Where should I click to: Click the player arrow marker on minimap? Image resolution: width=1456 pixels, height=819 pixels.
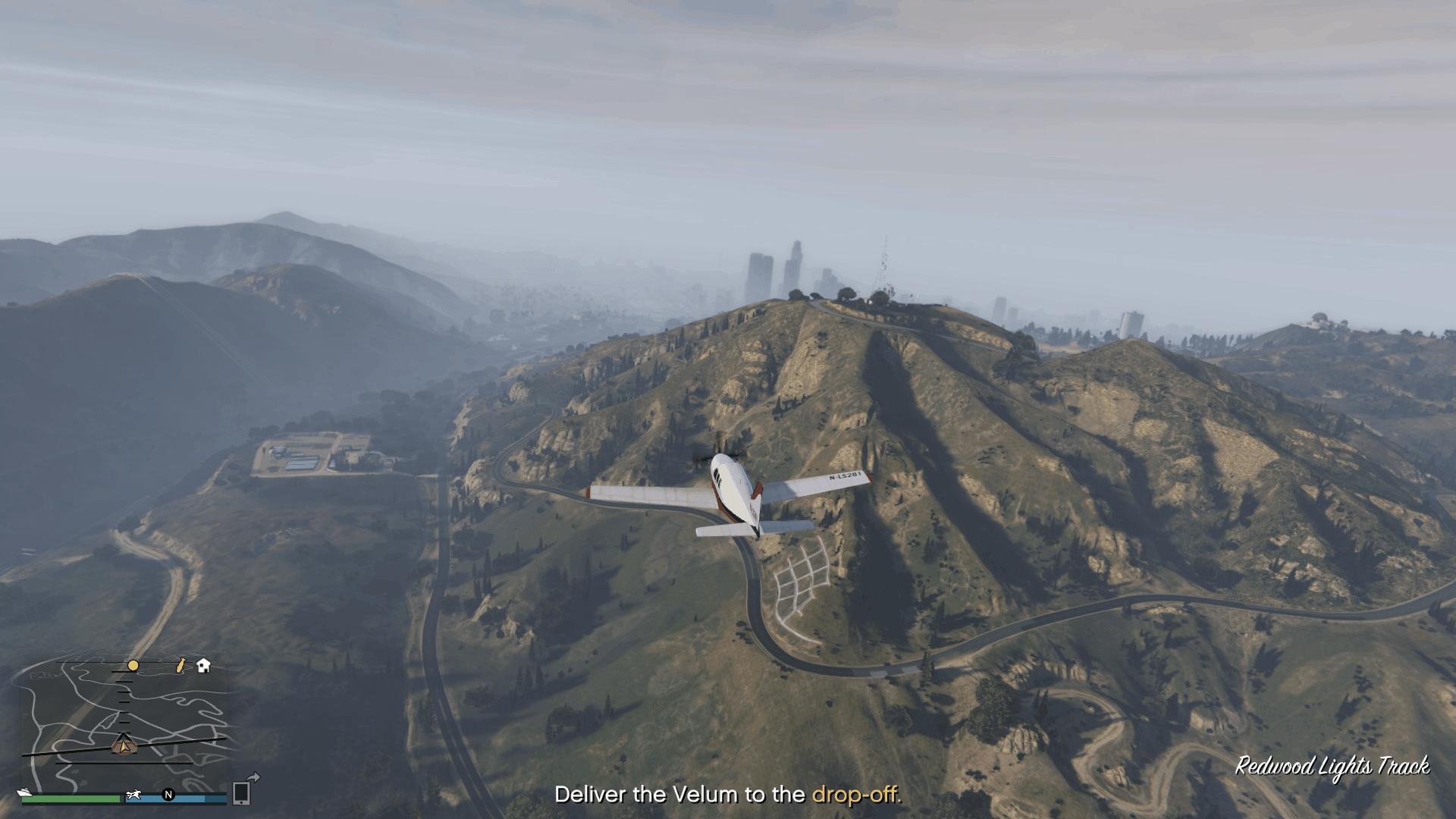coord(123,744)
